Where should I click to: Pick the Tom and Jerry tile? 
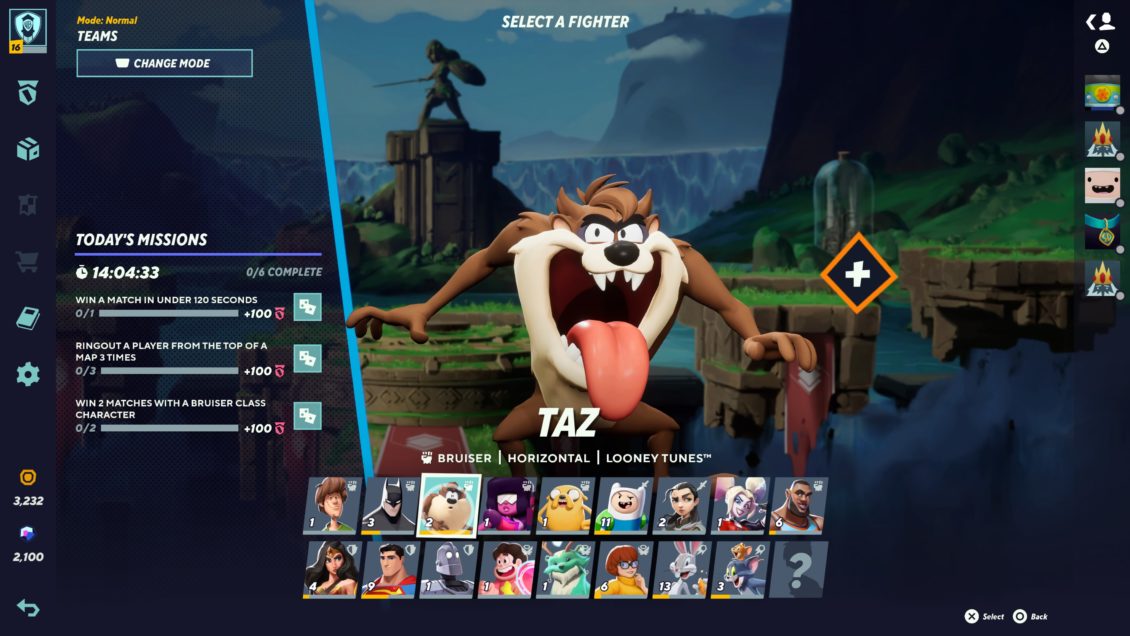[741, 569]
